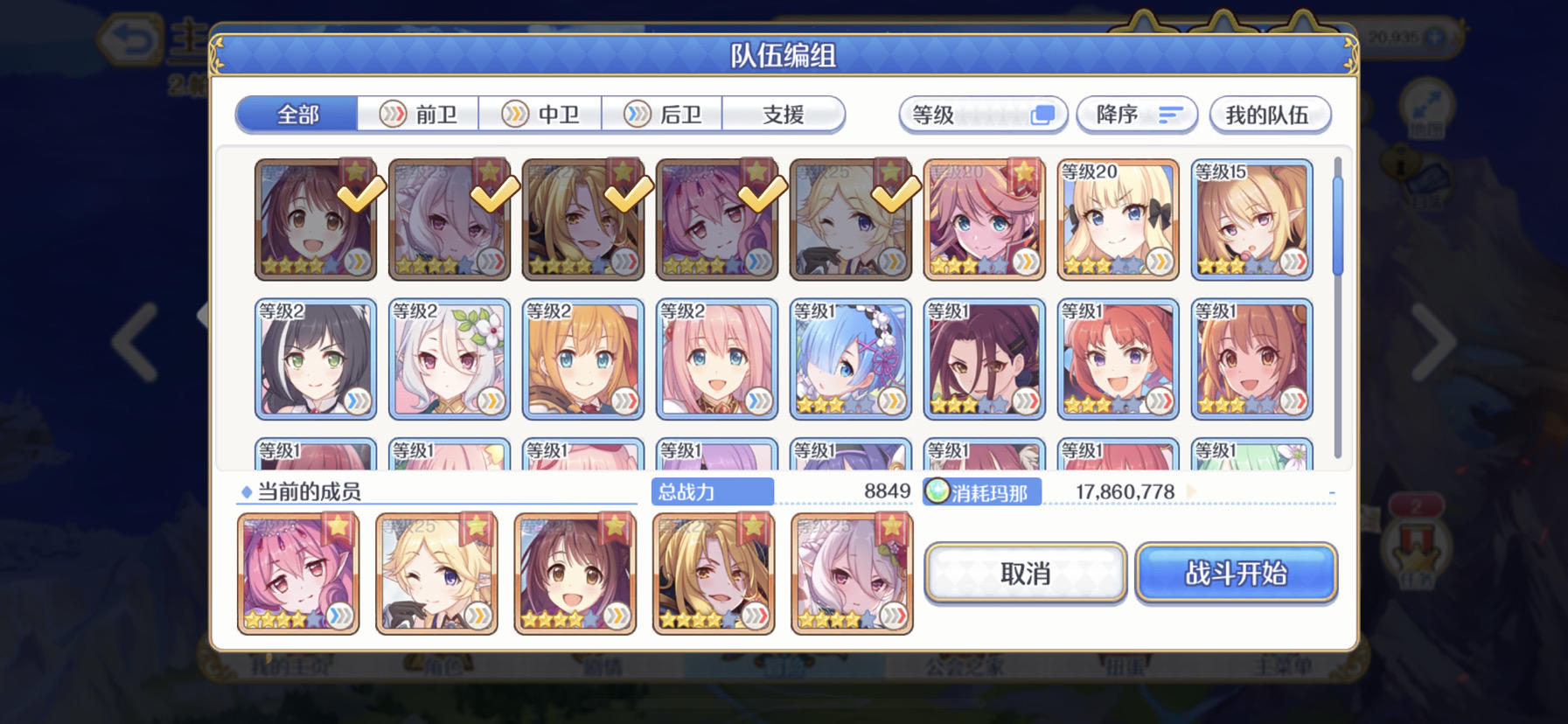This screenshot has height=724, width=1568.
Task: Open the 等级 sorting dropdown
Action: pos(981,115)
